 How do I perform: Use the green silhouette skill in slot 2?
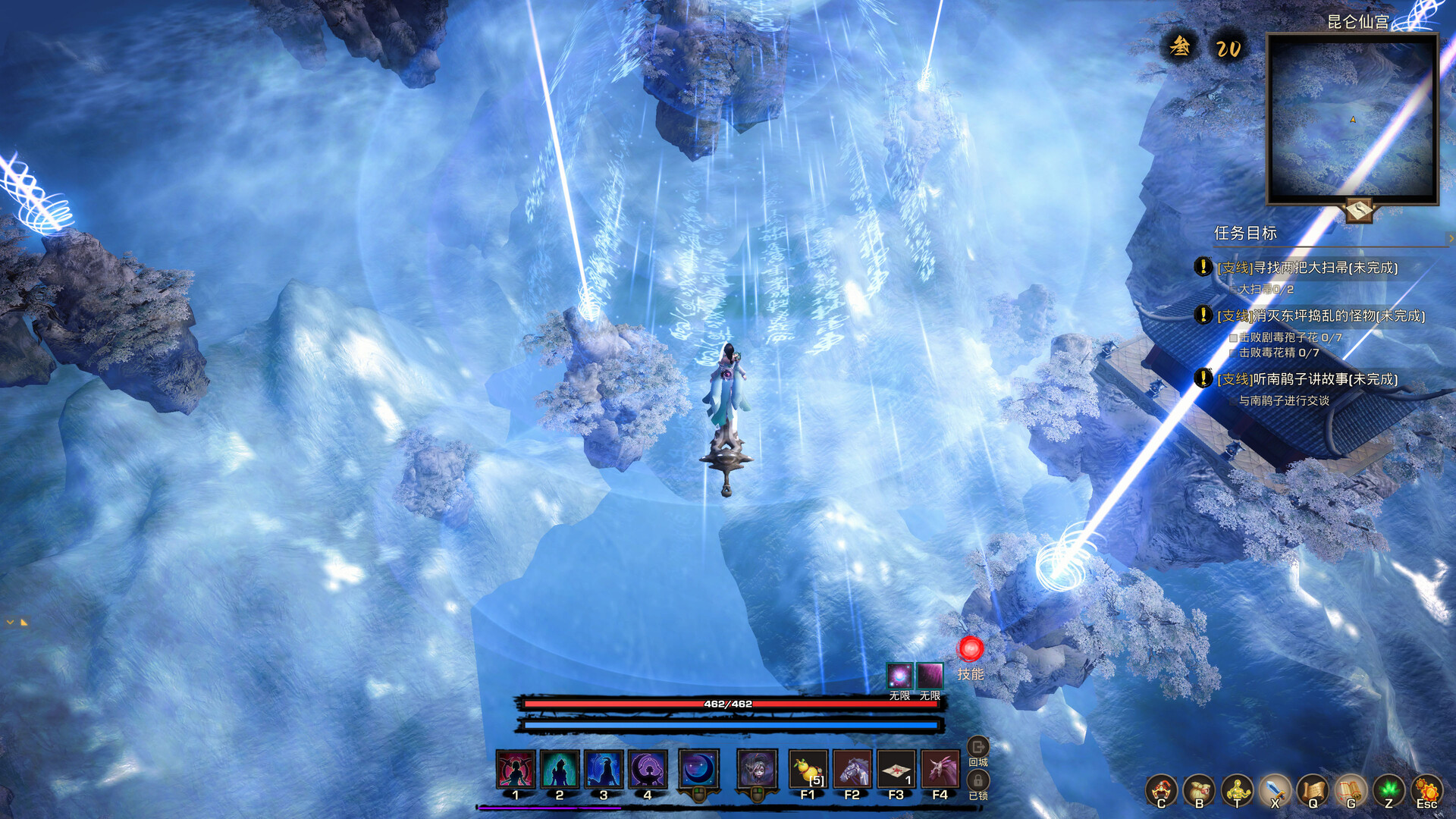(x=560, y=770)
